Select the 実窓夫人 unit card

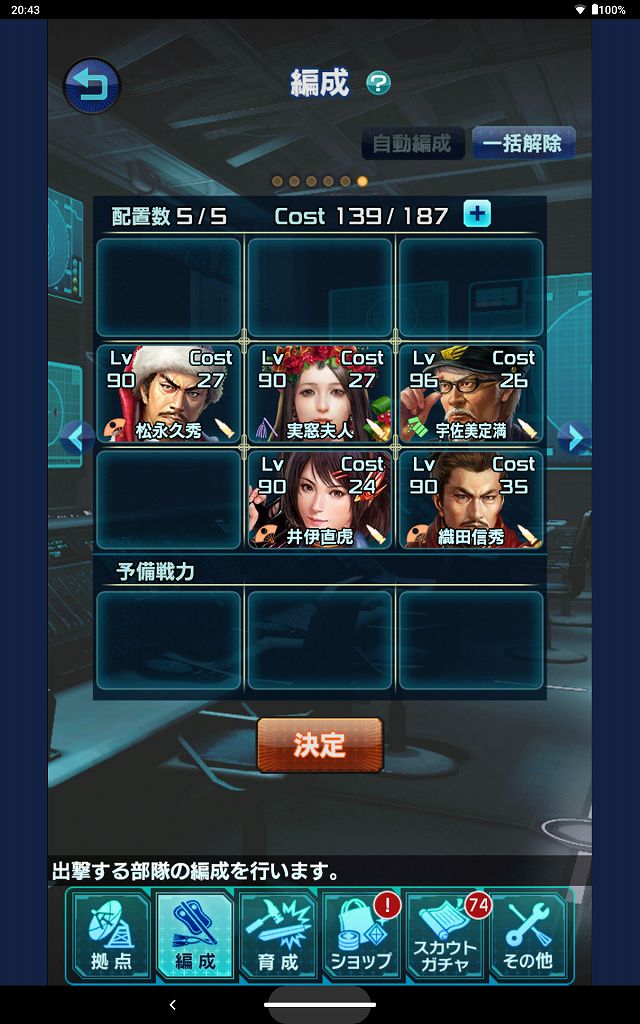320,393
